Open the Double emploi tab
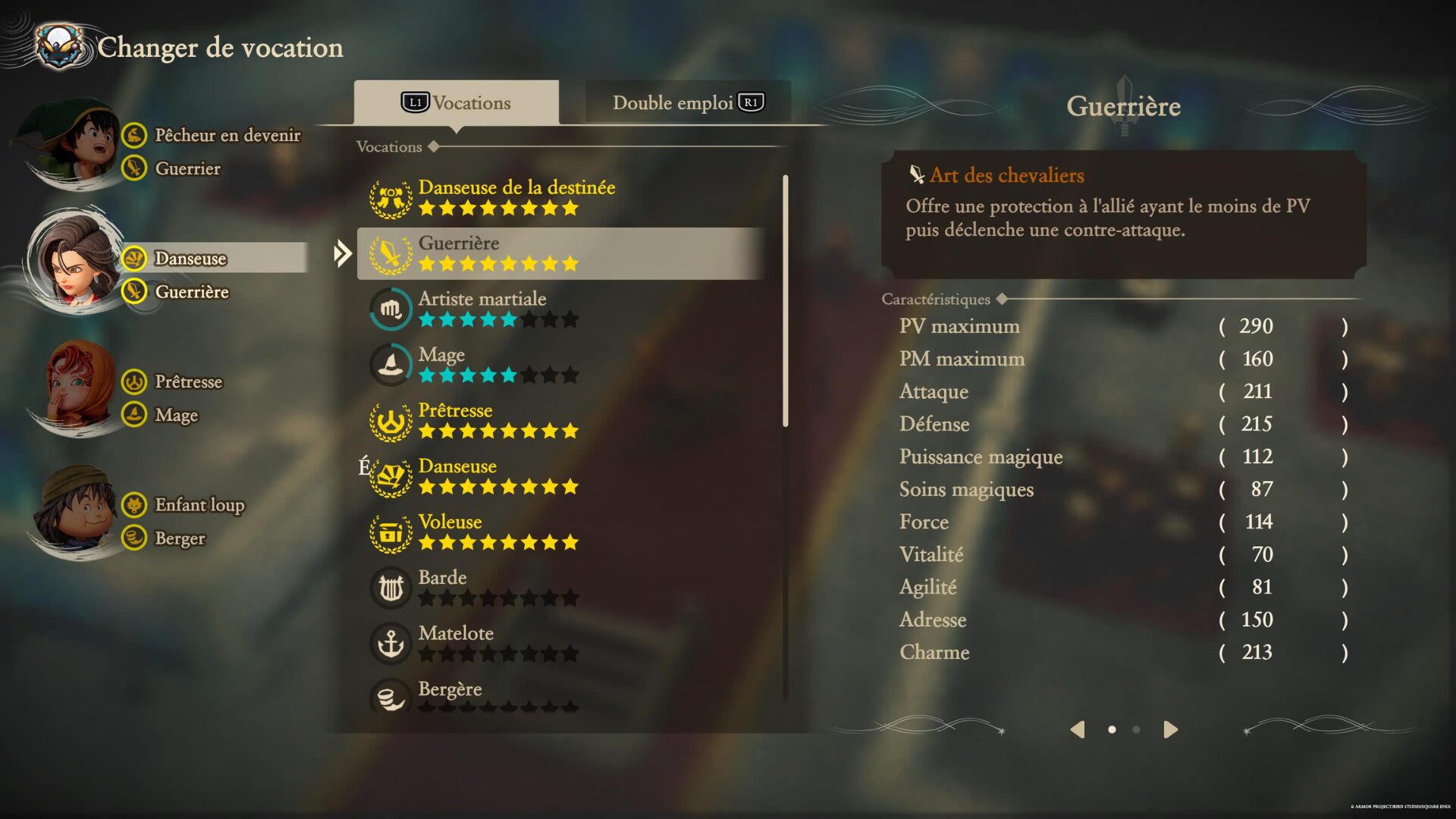 point(687,102)
